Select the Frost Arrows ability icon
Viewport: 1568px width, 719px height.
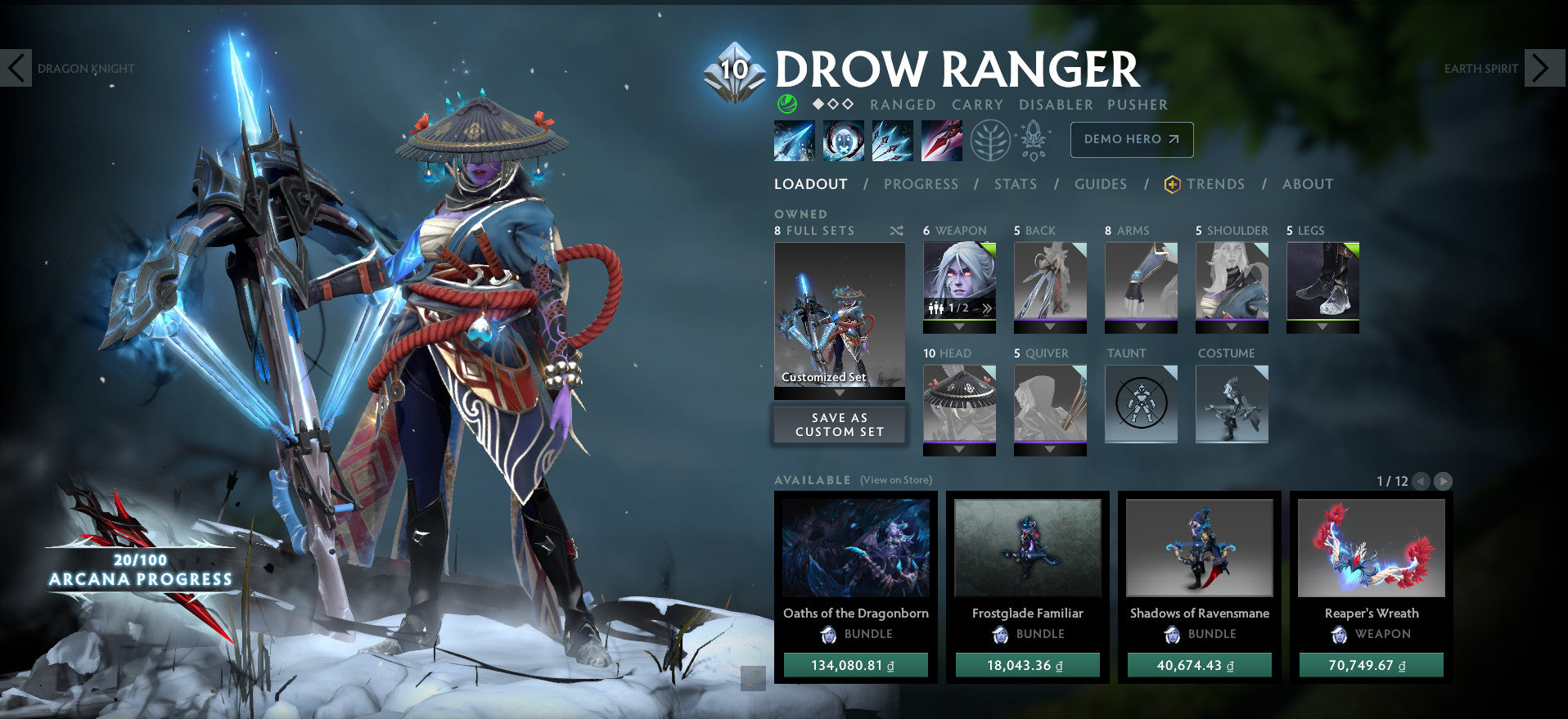pos(793,139)
